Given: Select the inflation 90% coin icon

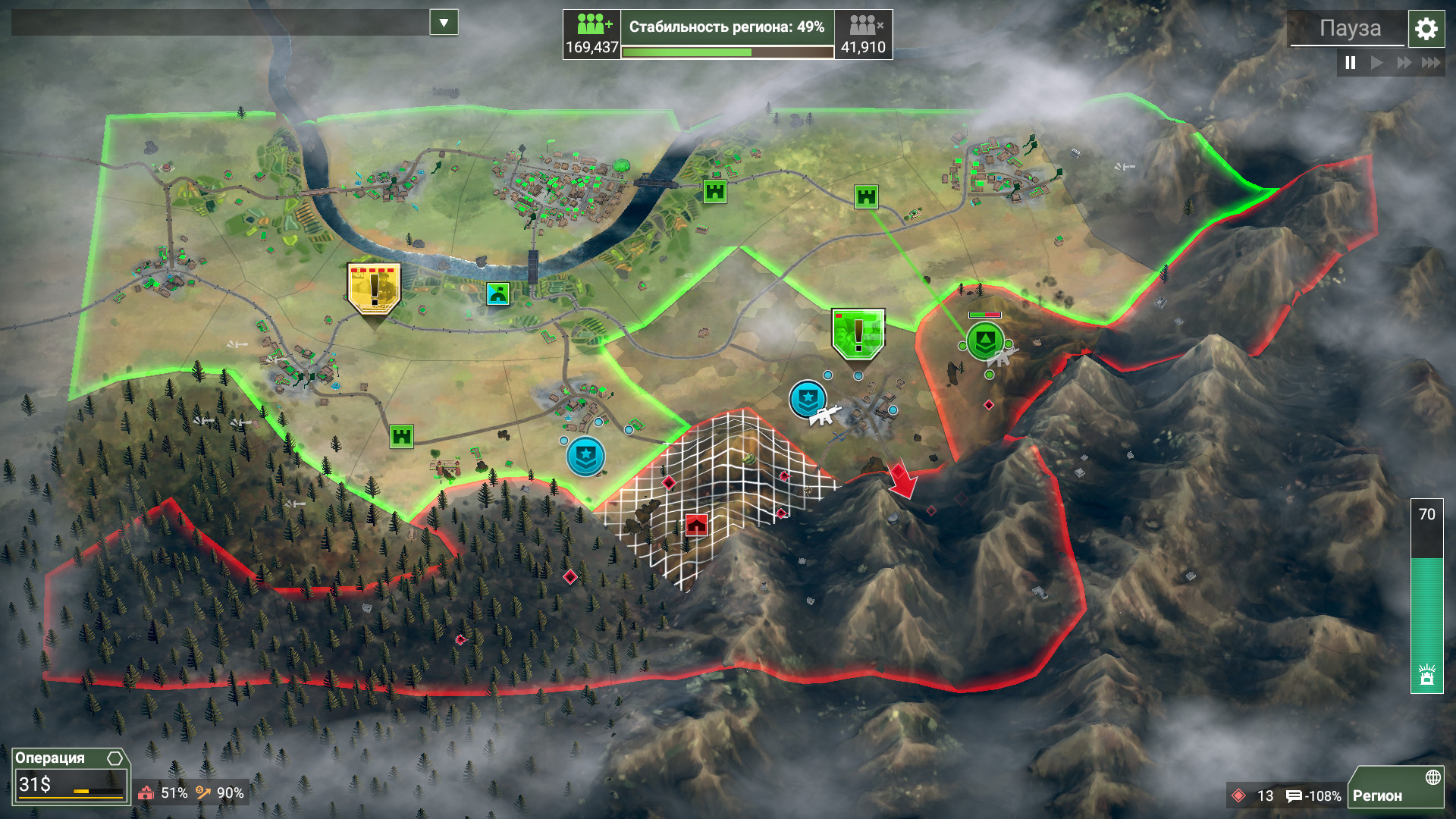Looking at the screenshot, I should tap(203, 793).
